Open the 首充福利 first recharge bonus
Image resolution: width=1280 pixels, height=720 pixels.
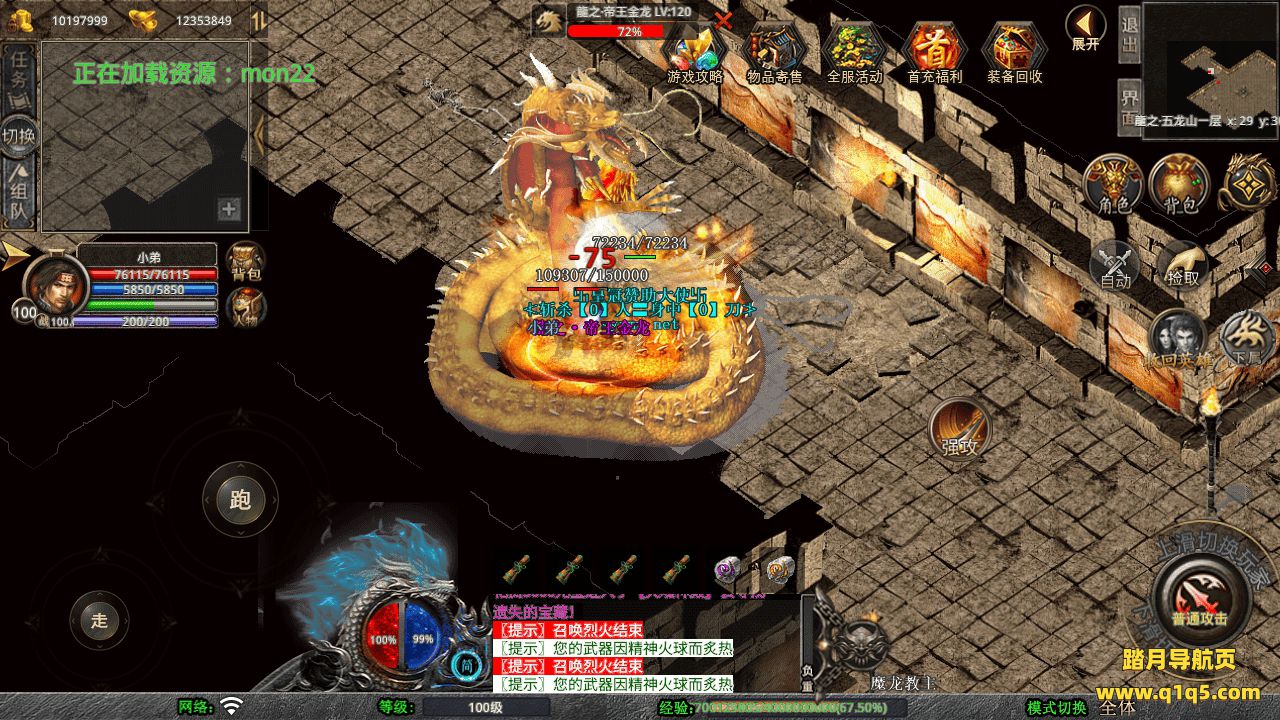tap(934, 52)
